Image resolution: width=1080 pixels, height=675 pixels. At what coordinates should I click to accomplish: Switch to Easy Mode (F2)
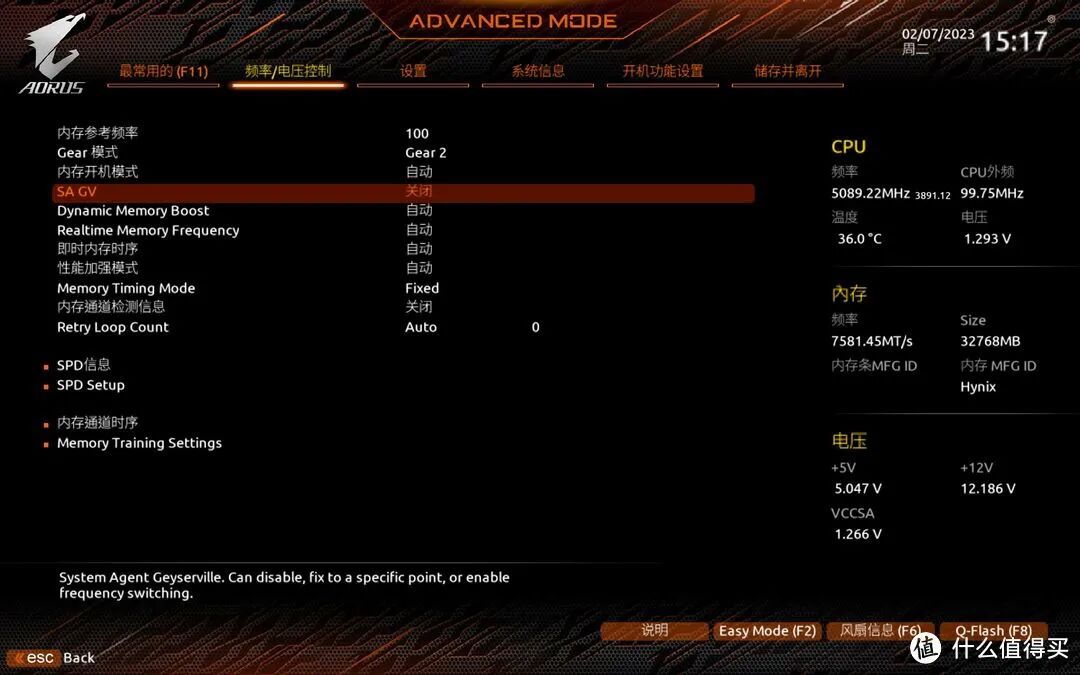point(767,631)
